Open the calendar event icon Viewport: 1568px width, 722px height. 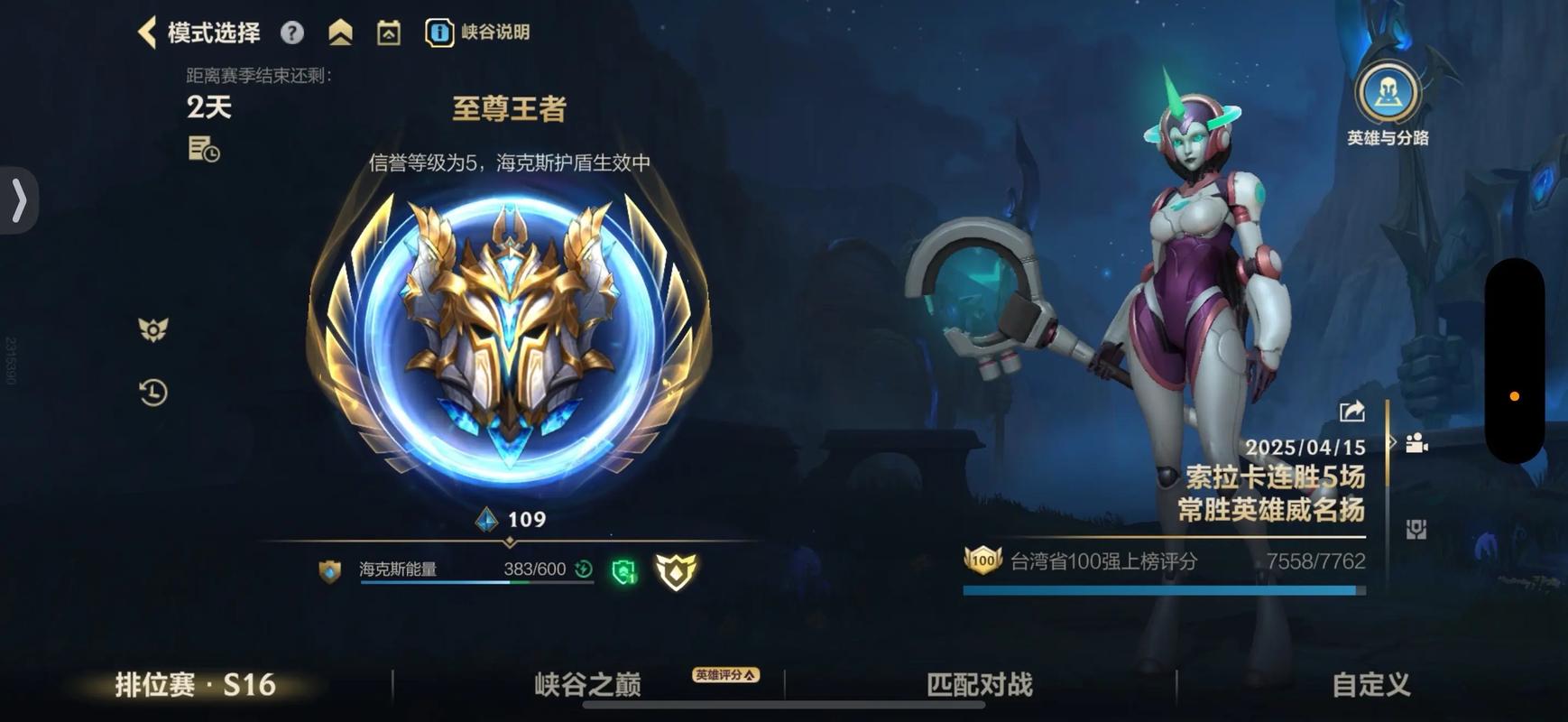pyautogui.click(x=387, y=31)
